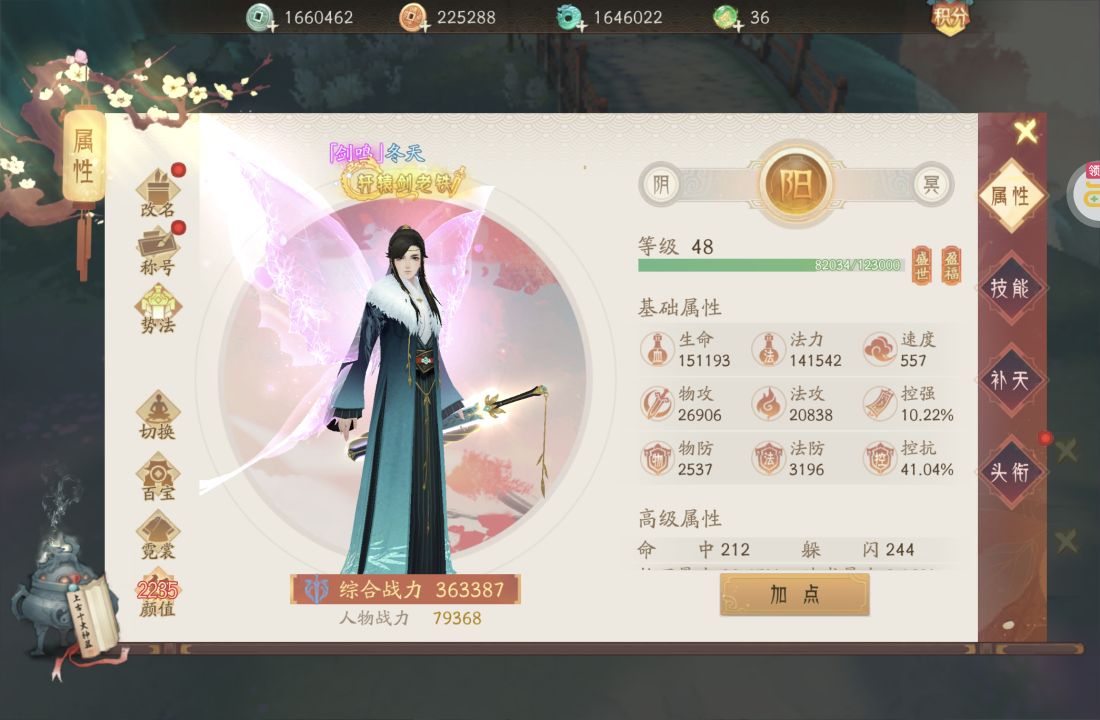Switch to the 技能 skills tab
This screenshot has width=1100, height=720.
tap(1010, 288)
